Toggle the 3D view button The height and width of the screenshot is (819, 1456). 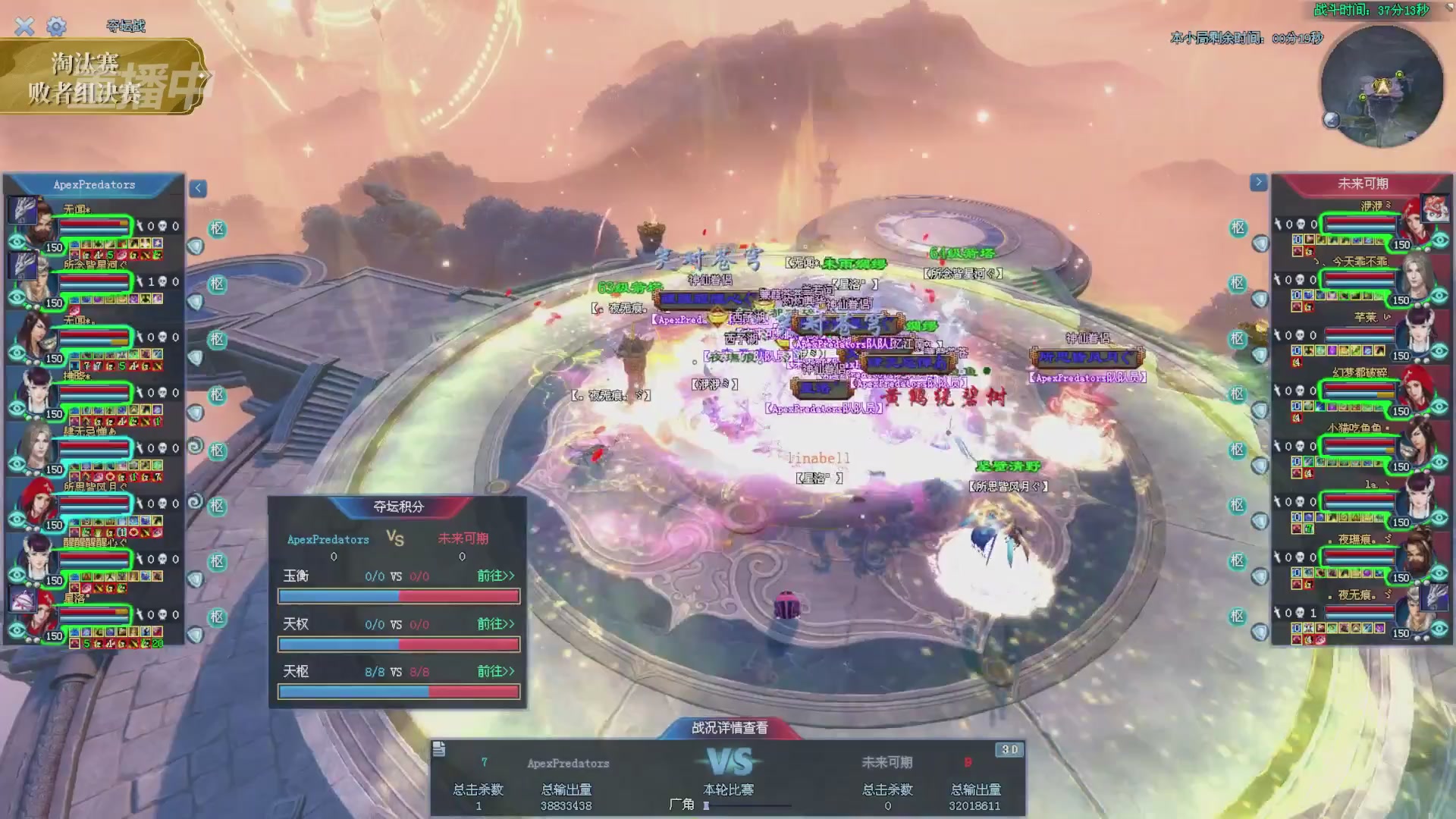click(x=1009, y=750)
